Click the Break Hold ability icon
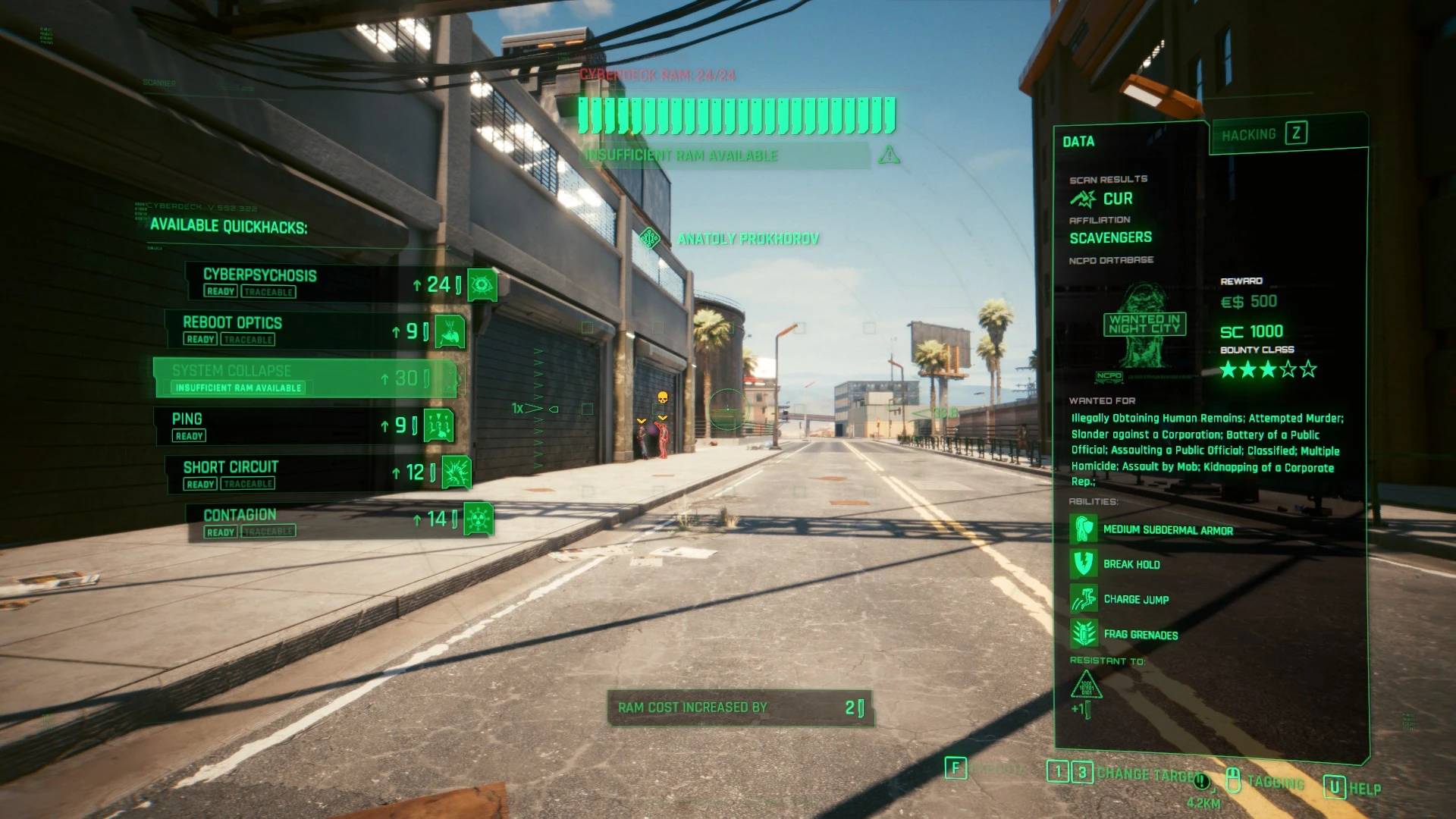Screen dimensions: 1456x819 (x=1084, y=564)
